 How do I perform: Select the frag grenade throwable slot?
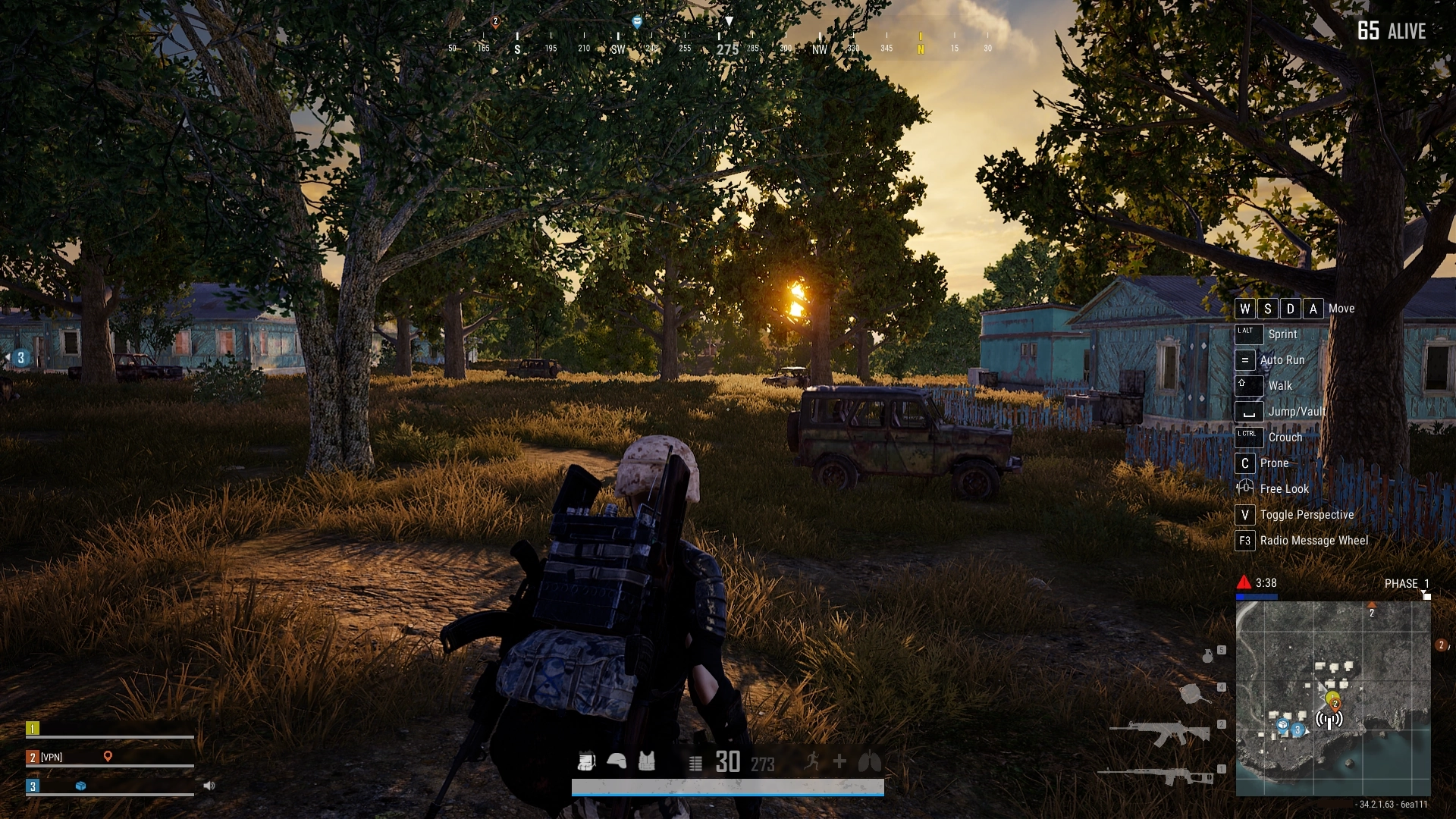click(1207, 655)
